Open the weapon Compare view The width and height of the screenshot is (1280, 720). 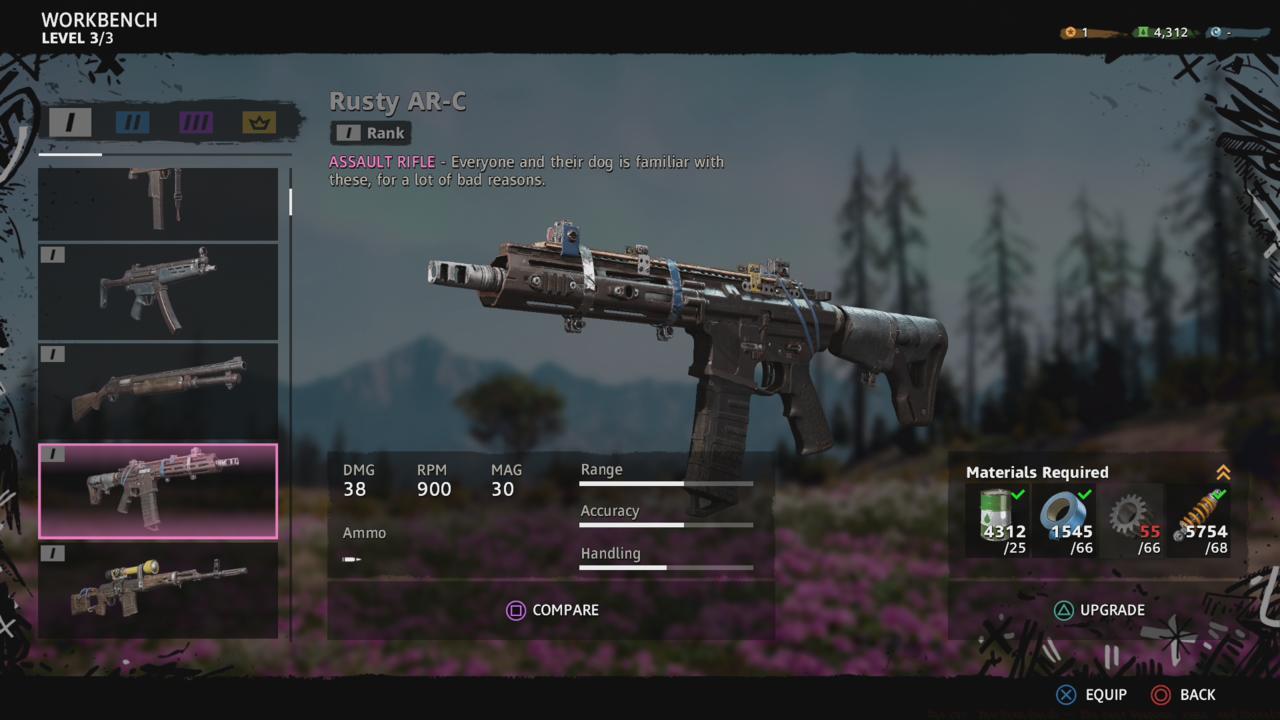552,610
